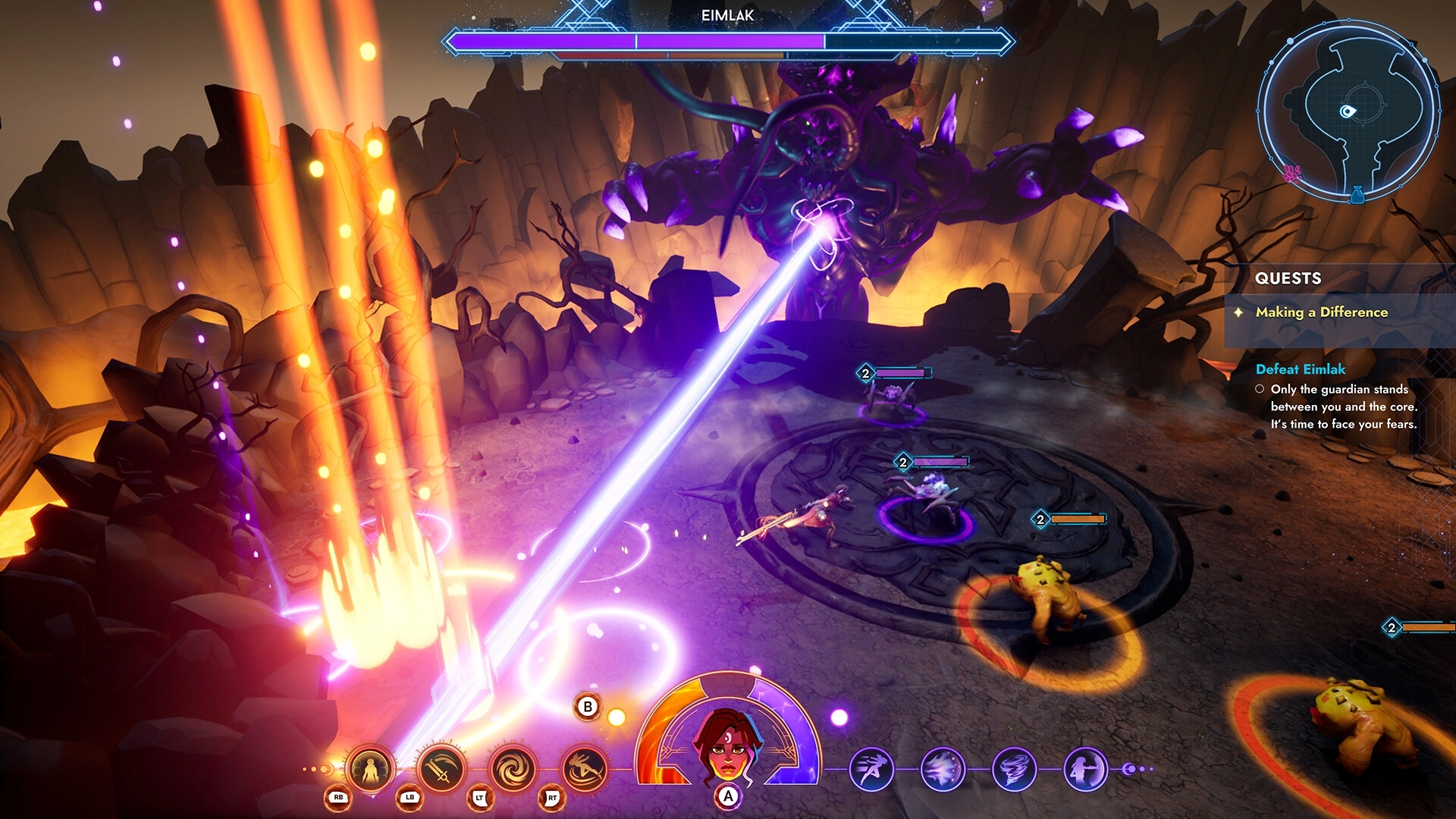1456x819 pixels.
Task: Activate the purple energy burst ability
Action: pos(943,769)
